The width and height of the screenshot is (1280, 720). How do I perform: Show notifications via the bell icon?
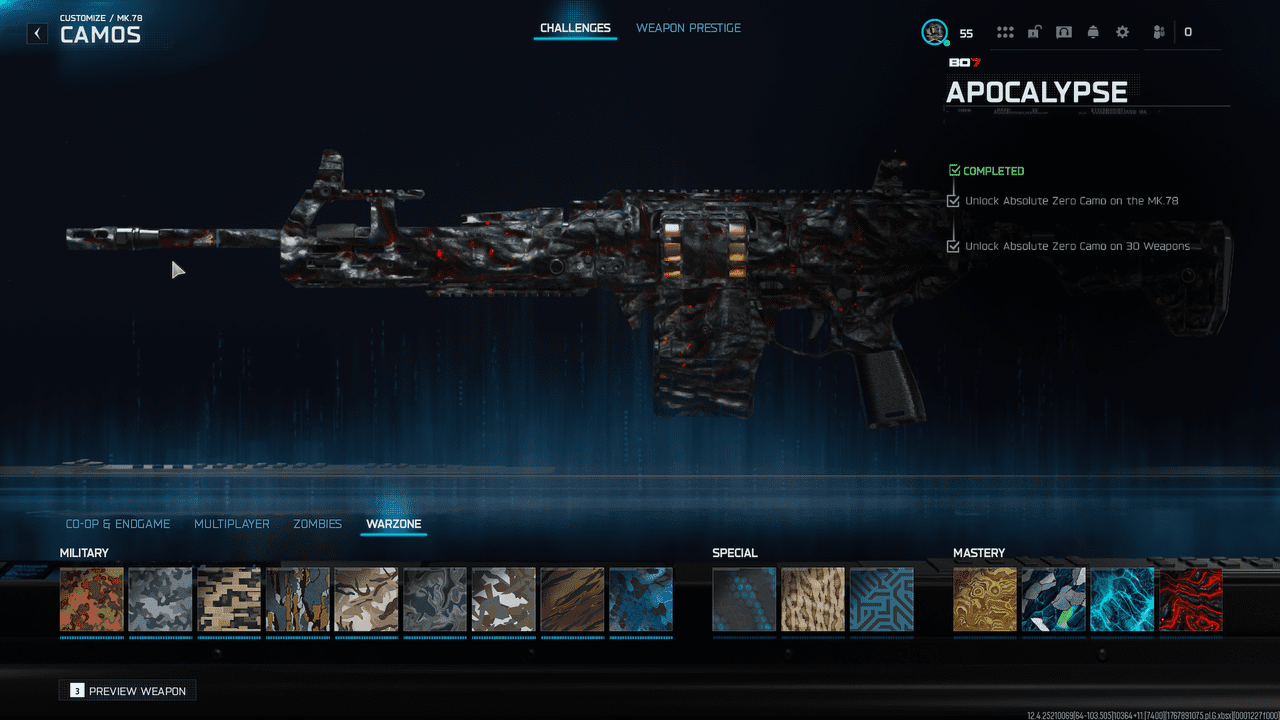(x=1093, y=32)
